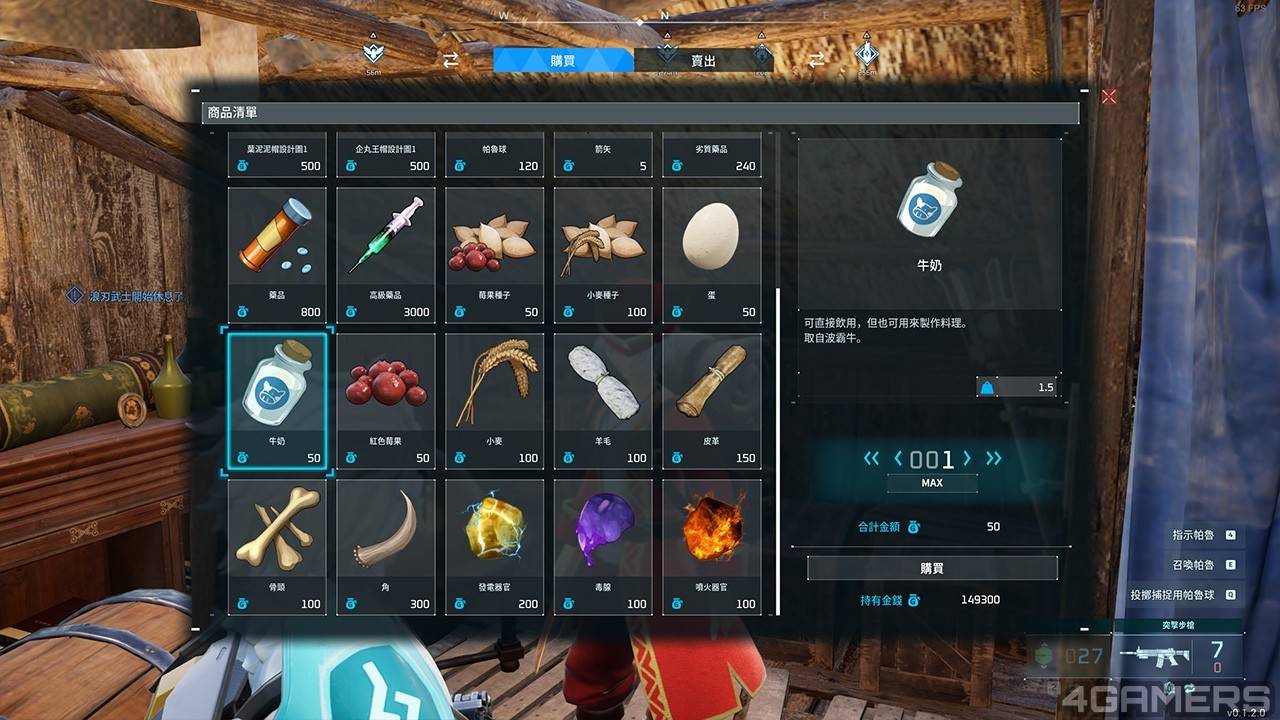Screen dimensions: 1280x720
Task: Choose the 羊毛 wool item
Action: point(603,400)
